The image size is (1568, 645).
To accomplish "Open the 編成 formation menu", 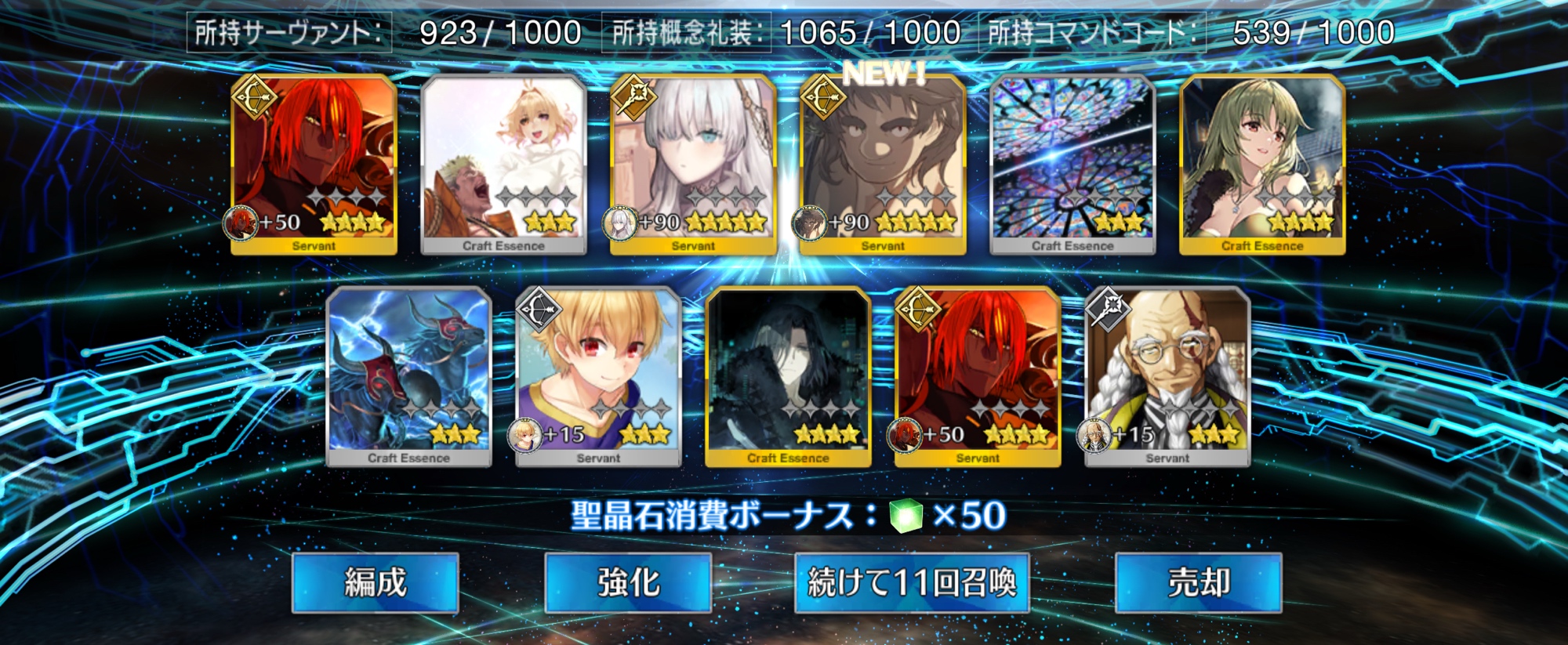I will point(375,582).
